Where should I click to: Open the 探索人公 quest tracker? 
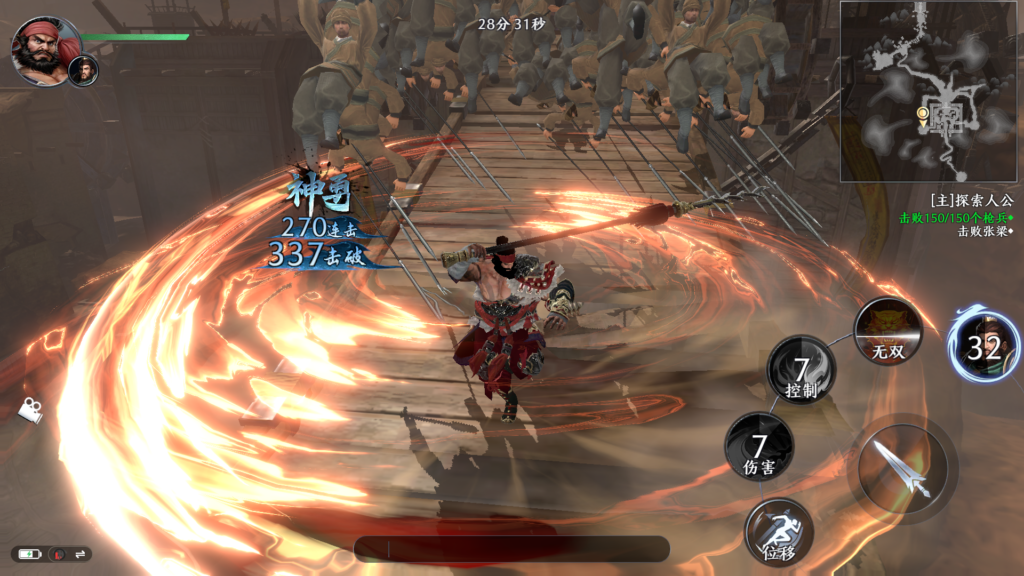pyautogui.click(x=969, y=200)
